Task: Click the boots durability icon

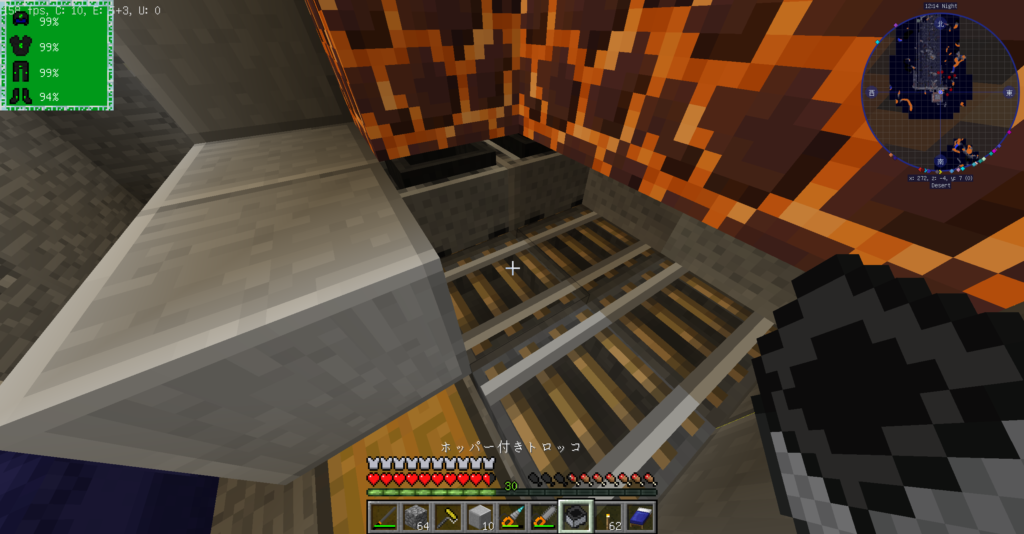Action: [21, 97]
